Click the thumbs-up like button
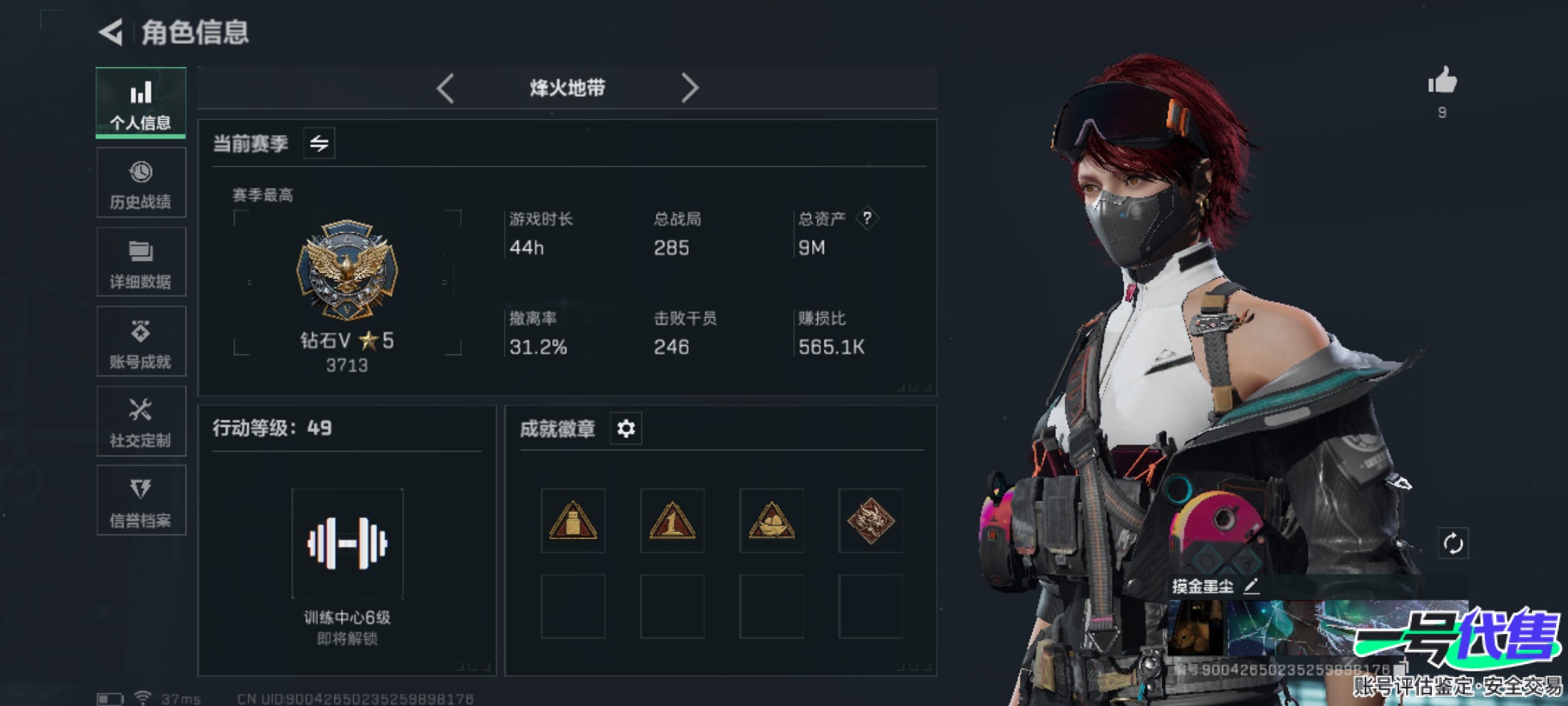 (1442, 82)
